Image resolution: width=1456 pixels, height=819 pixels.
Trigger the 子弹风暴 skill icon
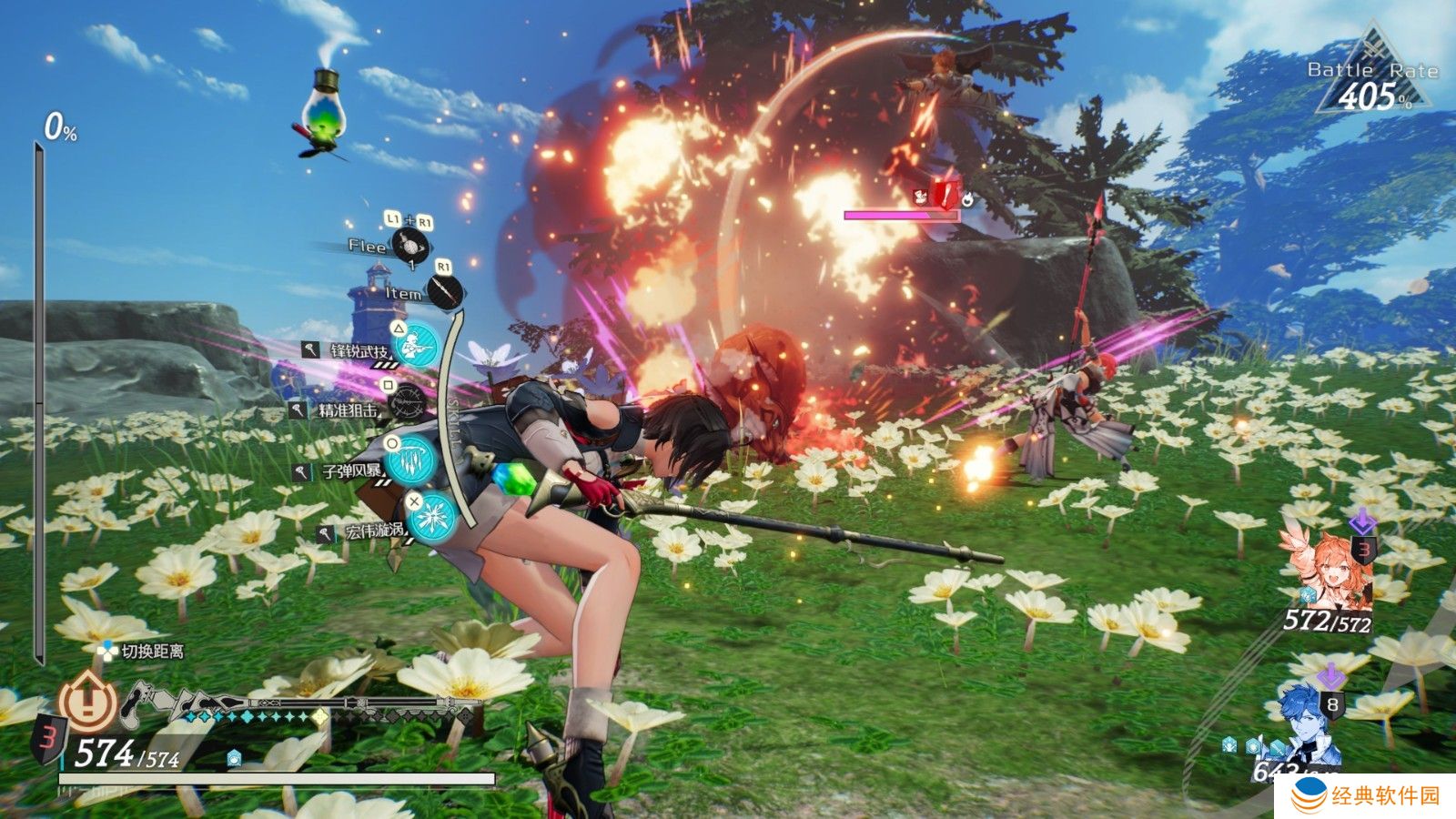(410, 459)
